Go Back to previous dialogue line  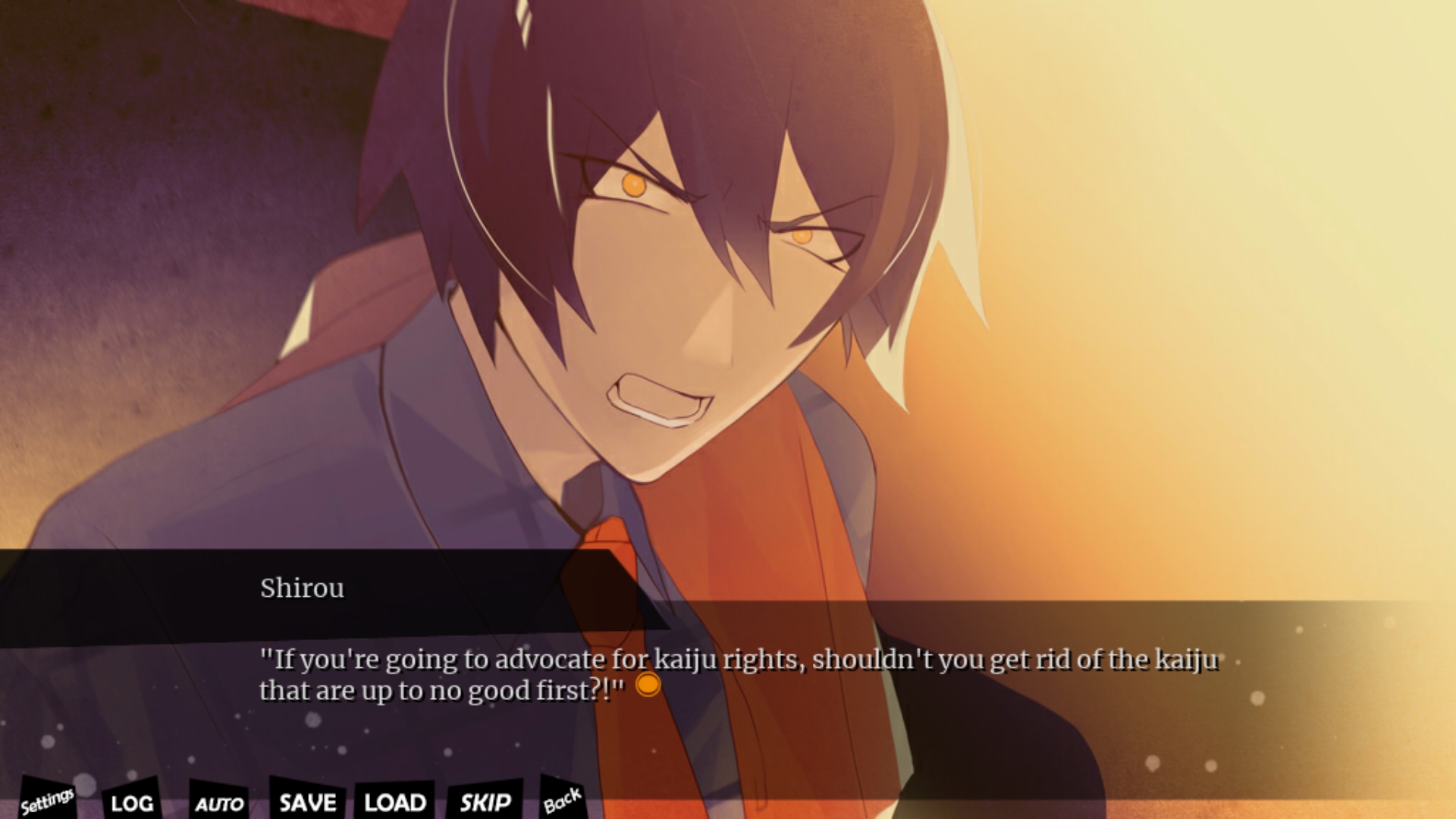click(x=562, y=800)
